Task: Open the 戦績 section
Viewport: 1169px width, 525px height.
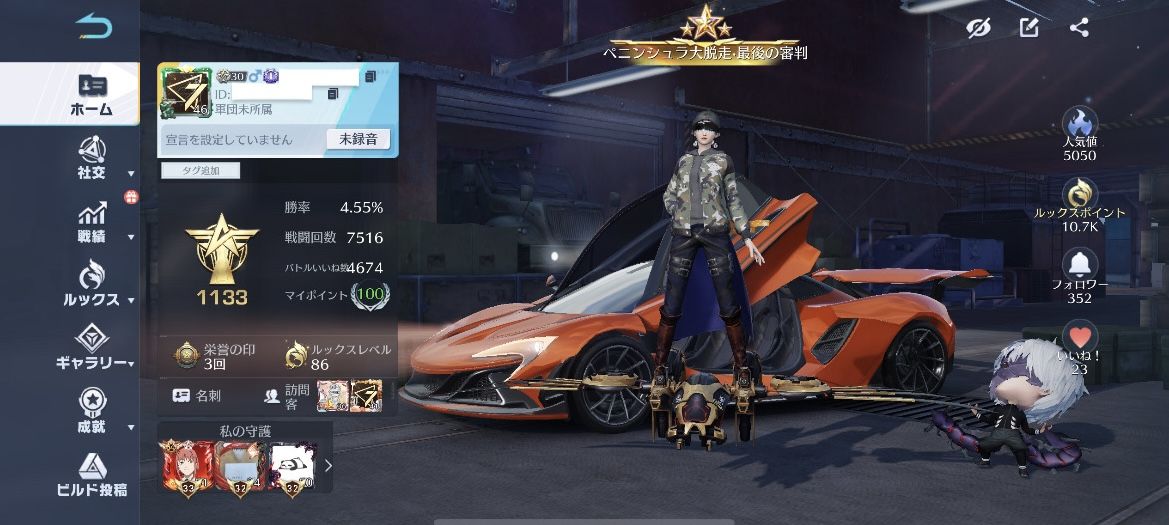Action: pos(92,222)
